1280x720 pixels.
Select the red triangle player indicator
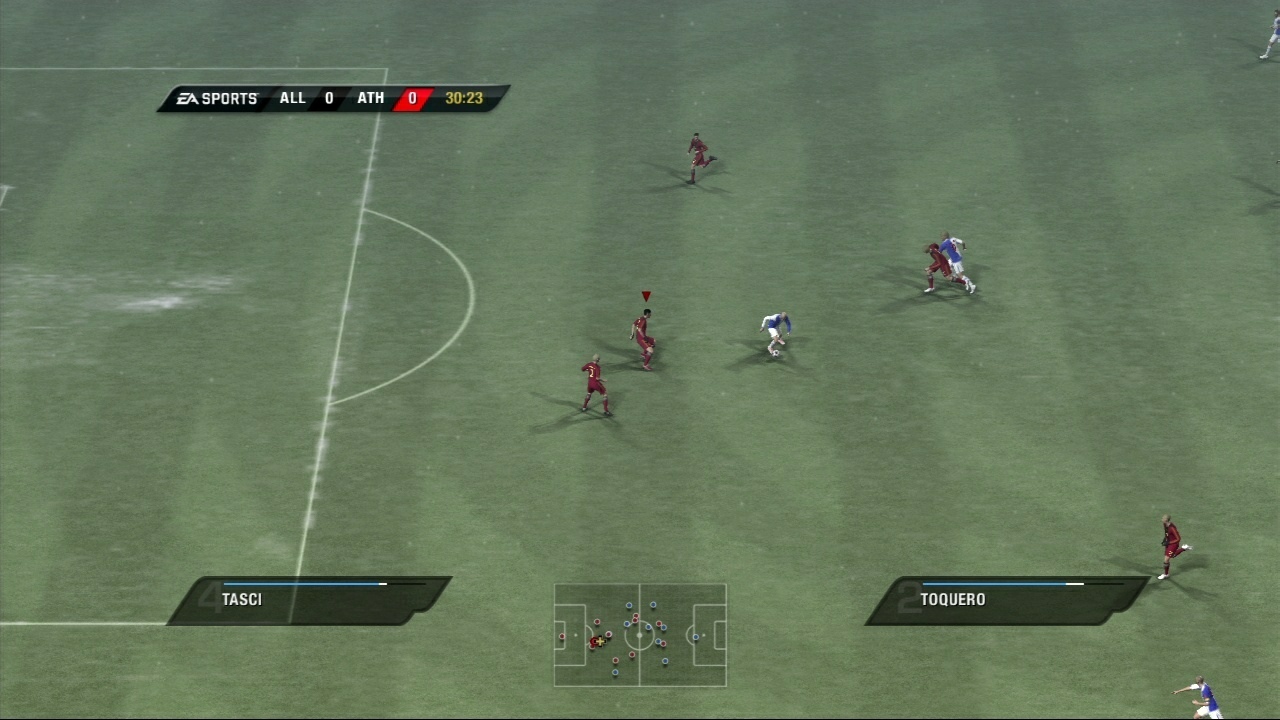646,295
